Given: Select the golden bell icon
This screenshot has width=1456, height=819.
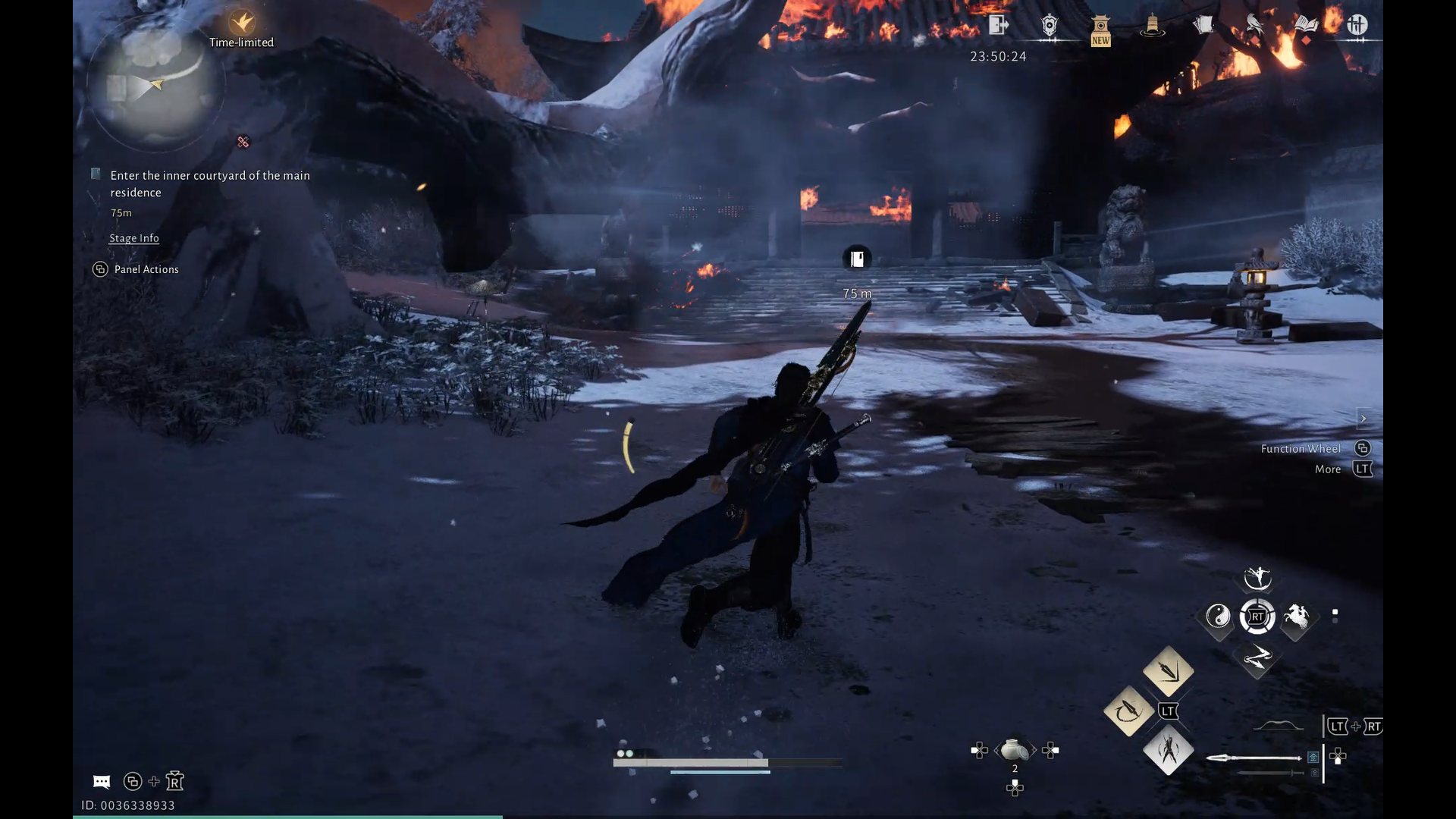Looking at the screenshot, I should 1152,26.
